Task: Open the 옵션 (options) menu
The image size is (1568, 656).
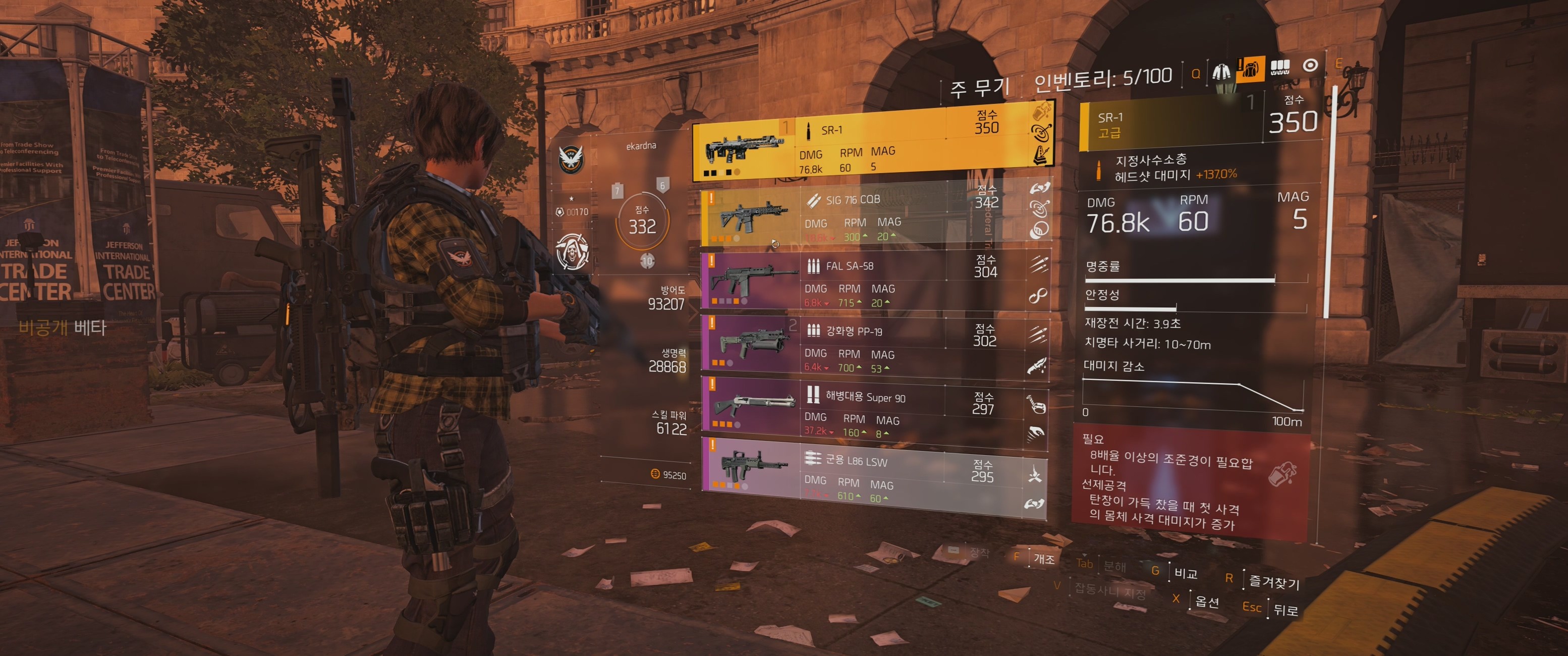Action: point(1206,602)
